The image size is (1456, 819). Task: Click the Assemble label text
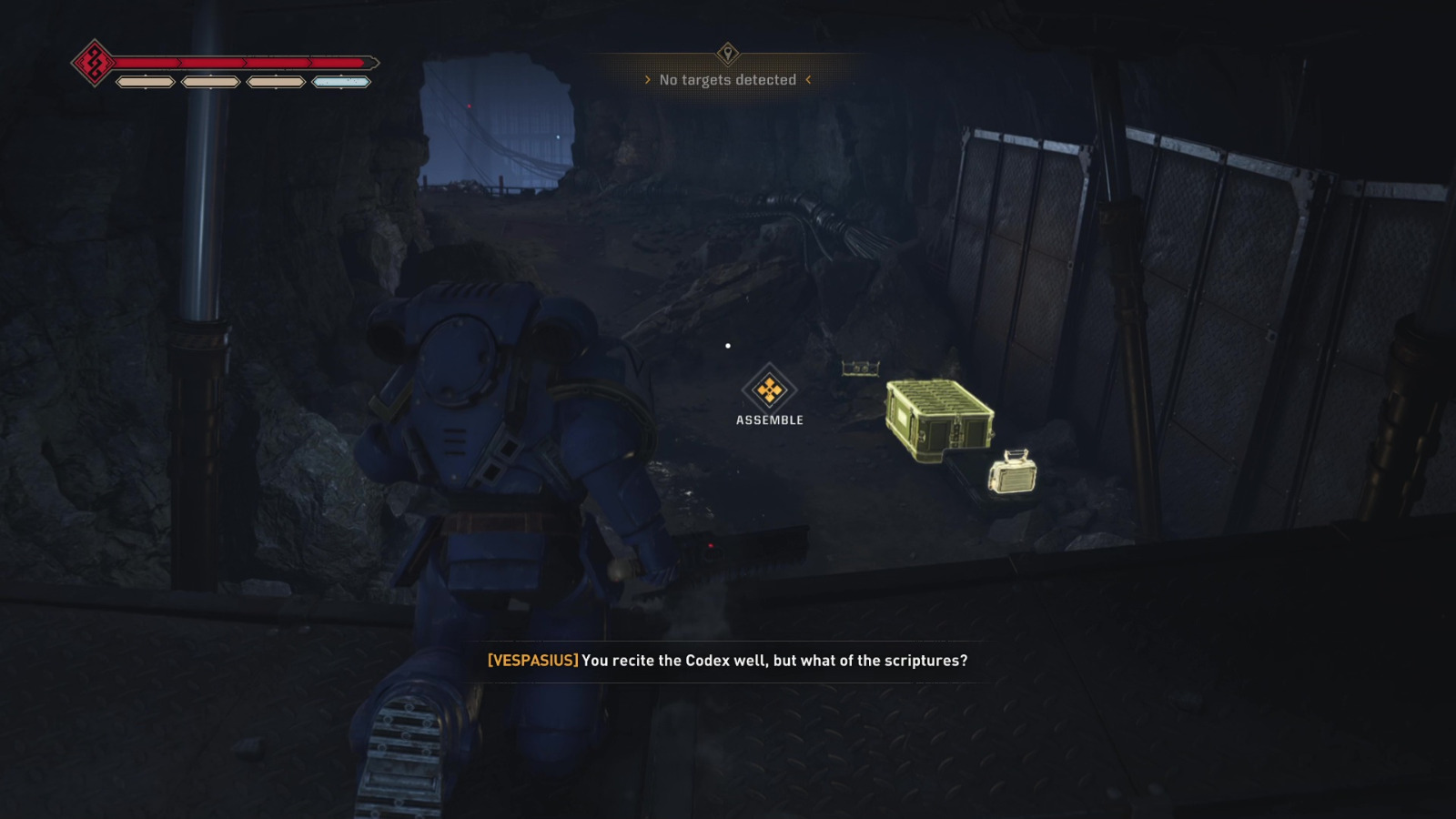(768, 420)
